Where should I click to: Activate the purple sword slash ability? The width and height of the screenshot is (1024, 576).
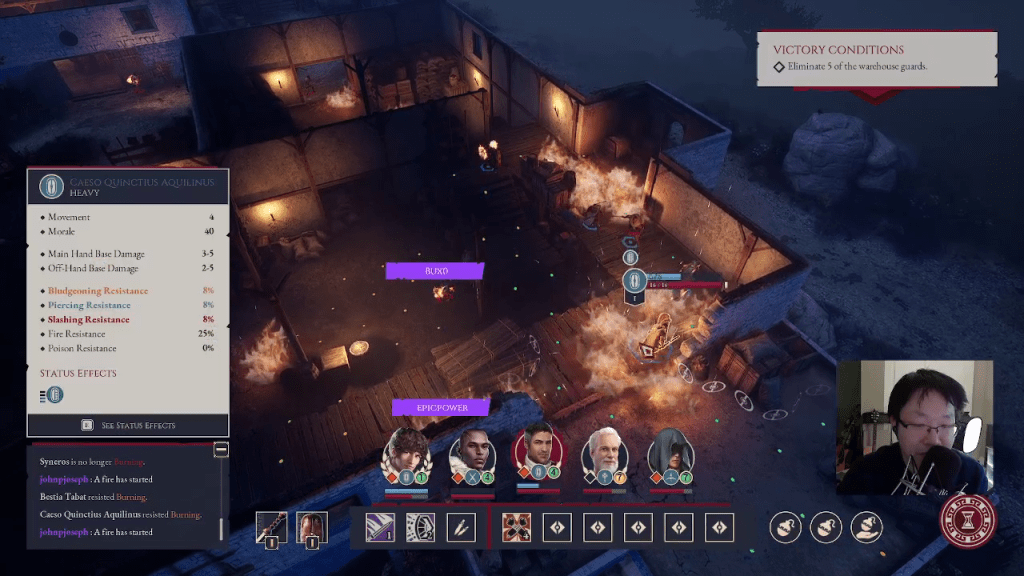[x=379, y=527]
